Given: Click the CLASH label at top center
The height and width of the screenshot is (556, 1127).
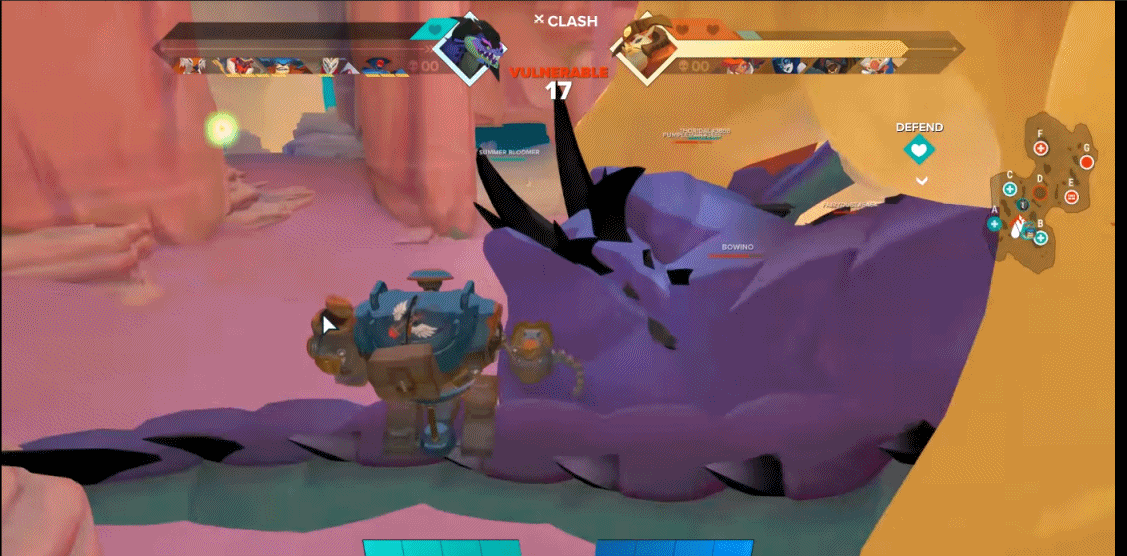Looking at the screenshot, I should click(x=565, y=20).
